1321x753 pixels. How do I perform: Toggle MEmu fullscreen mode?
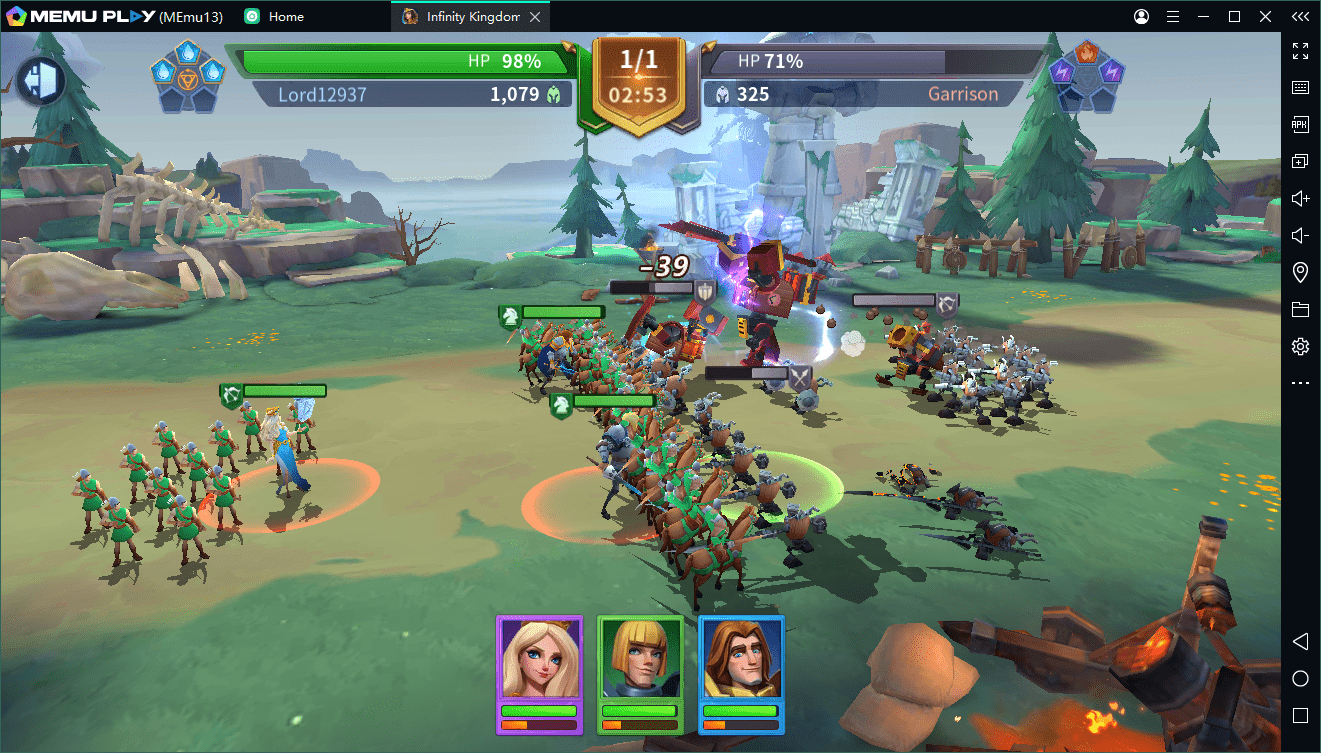click(x=1300, y=51)
